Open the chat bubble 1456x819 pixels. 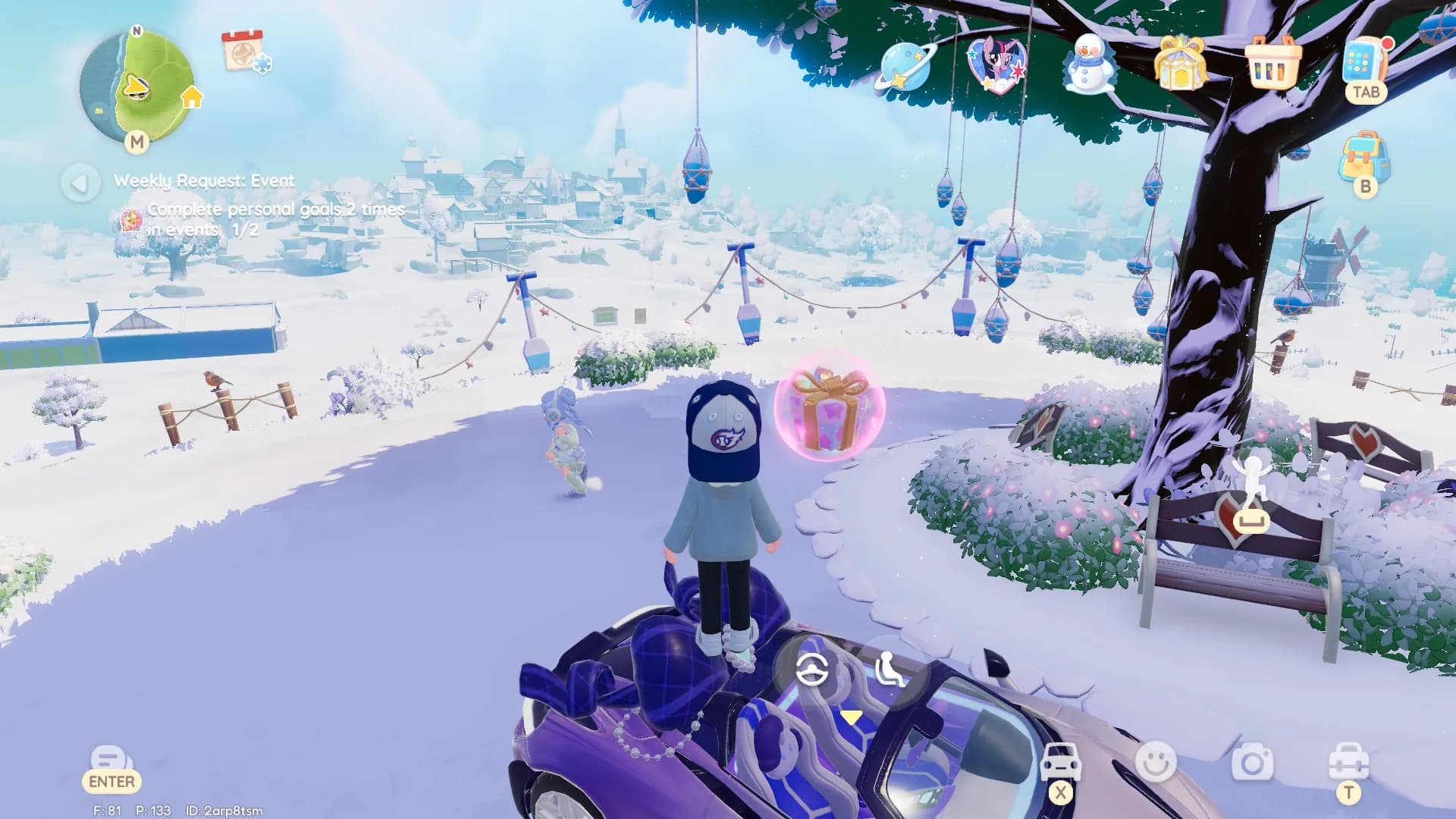[111, 761]
